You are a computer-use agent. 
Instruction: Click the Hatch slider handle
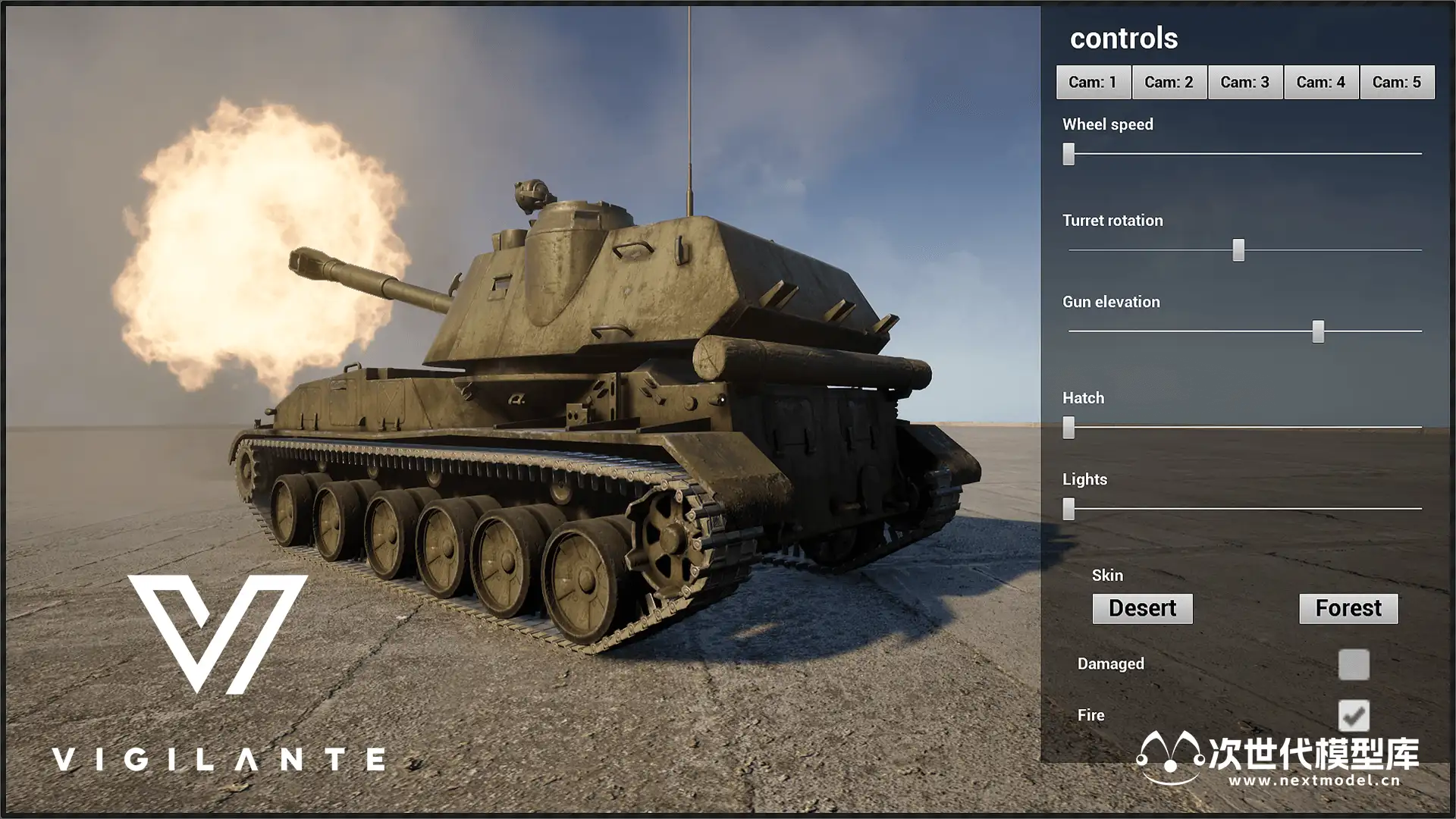[x=1068, y=428]
